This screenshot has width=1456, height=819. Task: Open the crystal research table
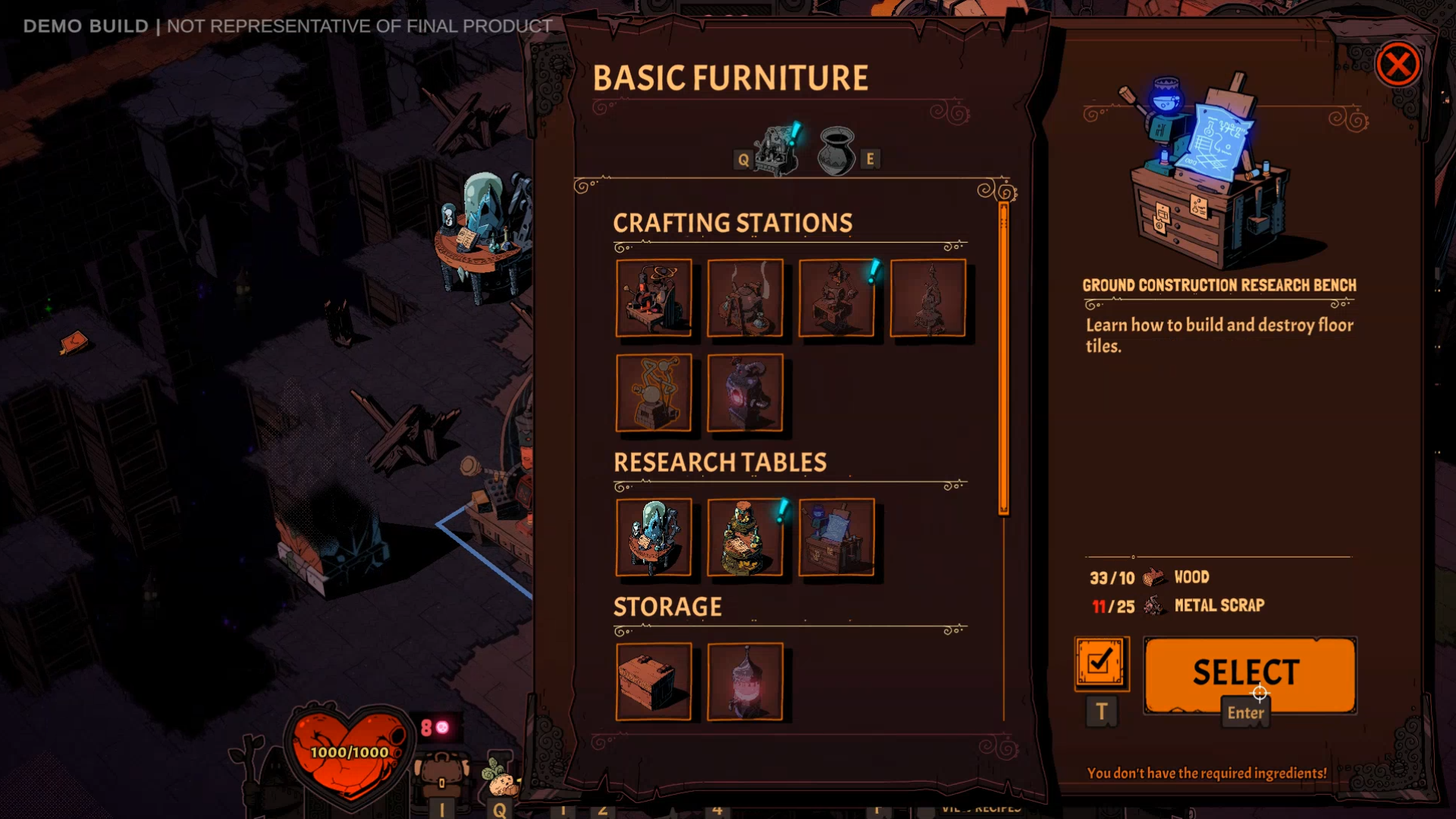point(655,538)
